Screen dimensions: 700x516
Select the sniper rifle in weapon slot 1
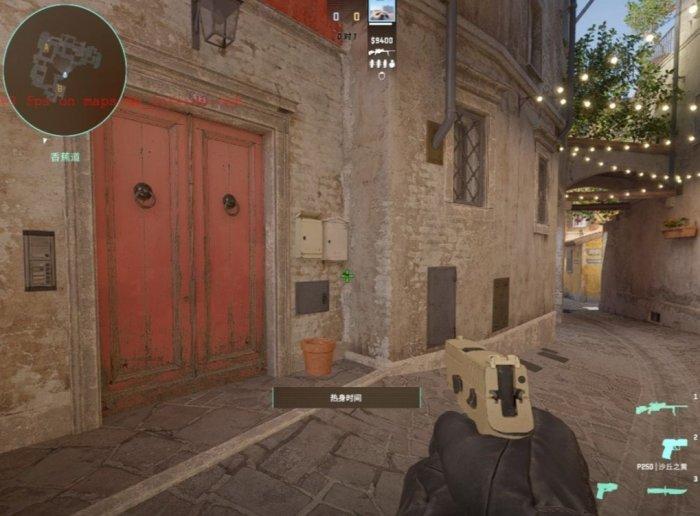coord(661,408)
